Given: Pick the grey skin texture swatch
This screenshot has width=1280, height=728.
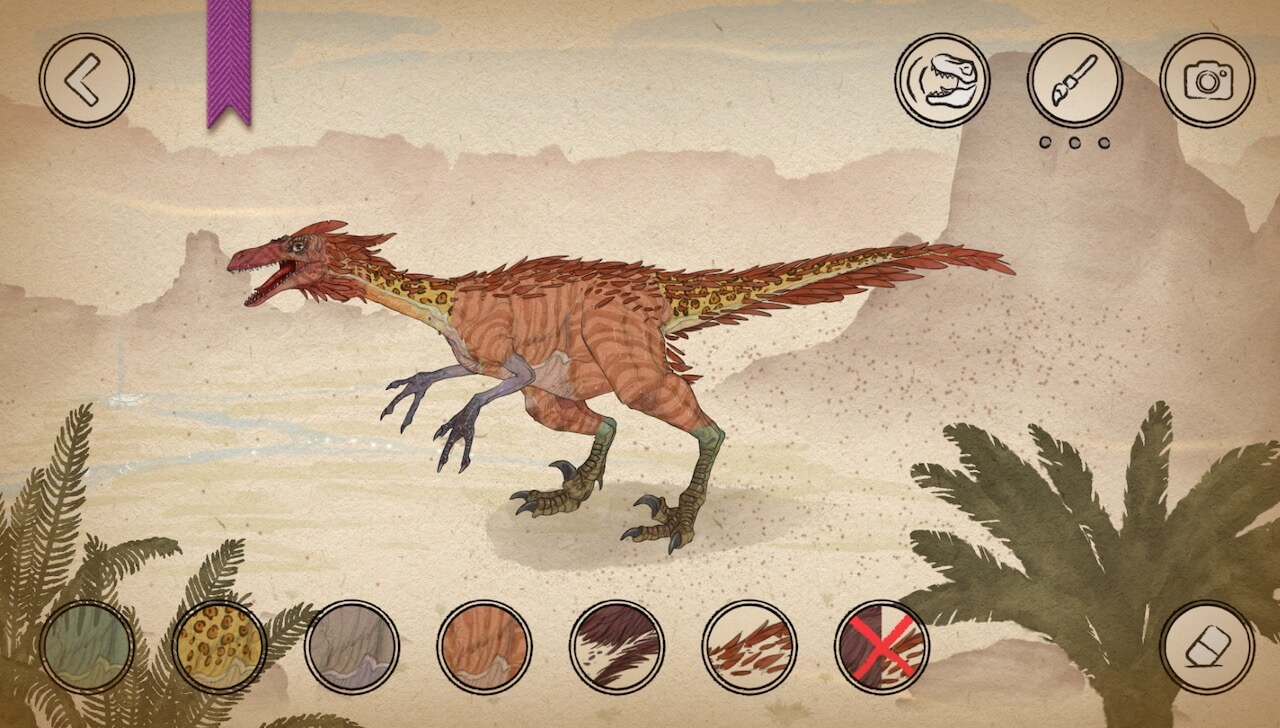Looking at the screenshot, I should pyautogui.click(x=352, y=647).
